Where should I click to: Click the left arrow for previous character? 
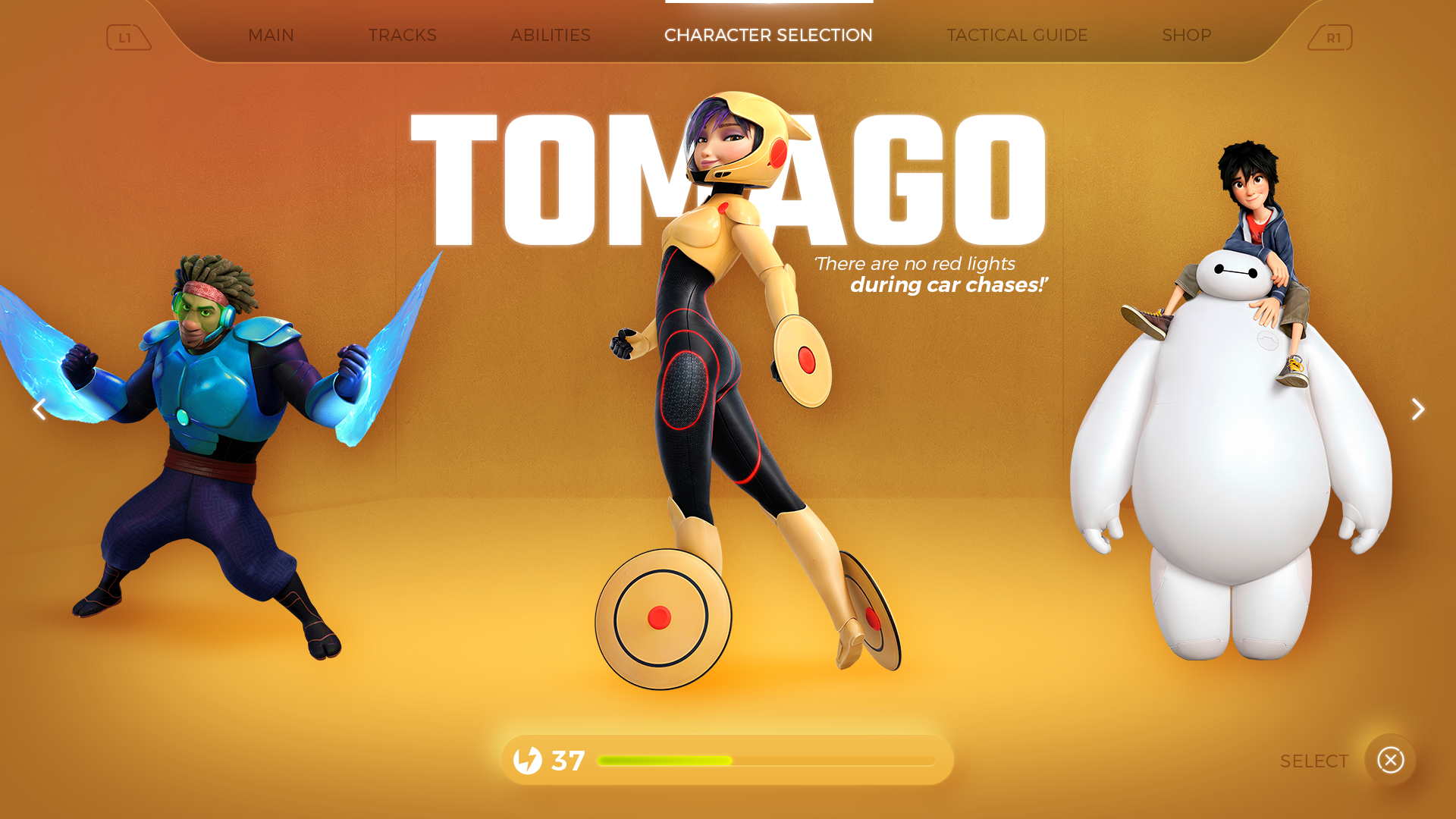[x=39, y=409]
